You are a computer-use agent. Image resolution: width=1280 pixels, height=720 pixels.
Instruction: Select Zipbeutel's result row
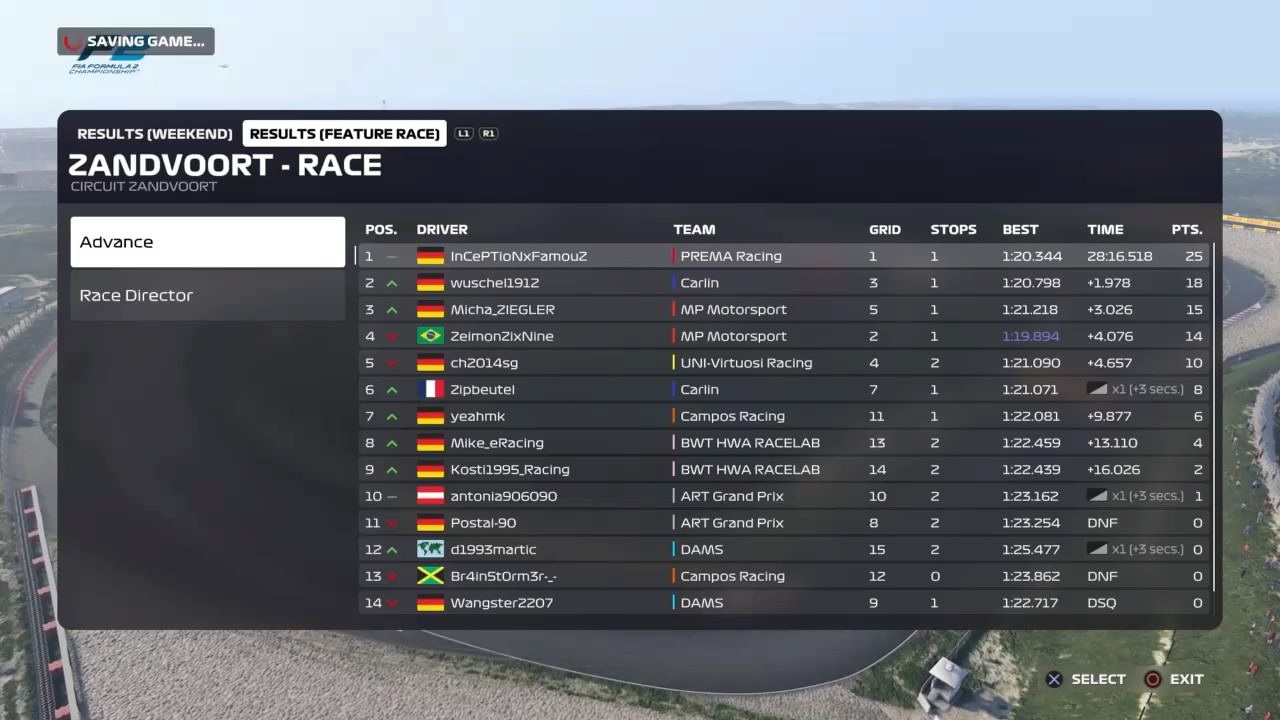(x=783, y=390)
